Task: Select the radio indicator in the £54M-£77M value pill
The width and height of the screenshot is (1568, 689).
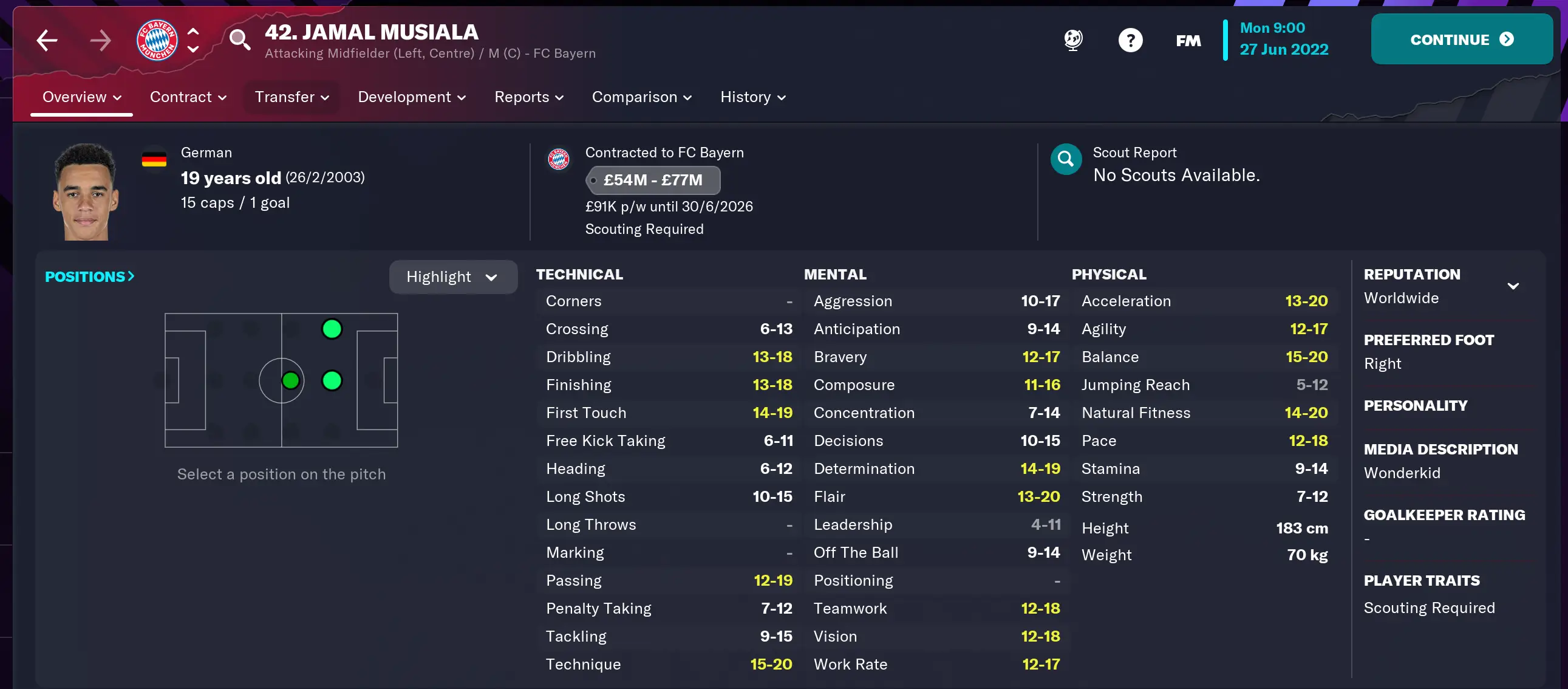Action: (594, 180)
